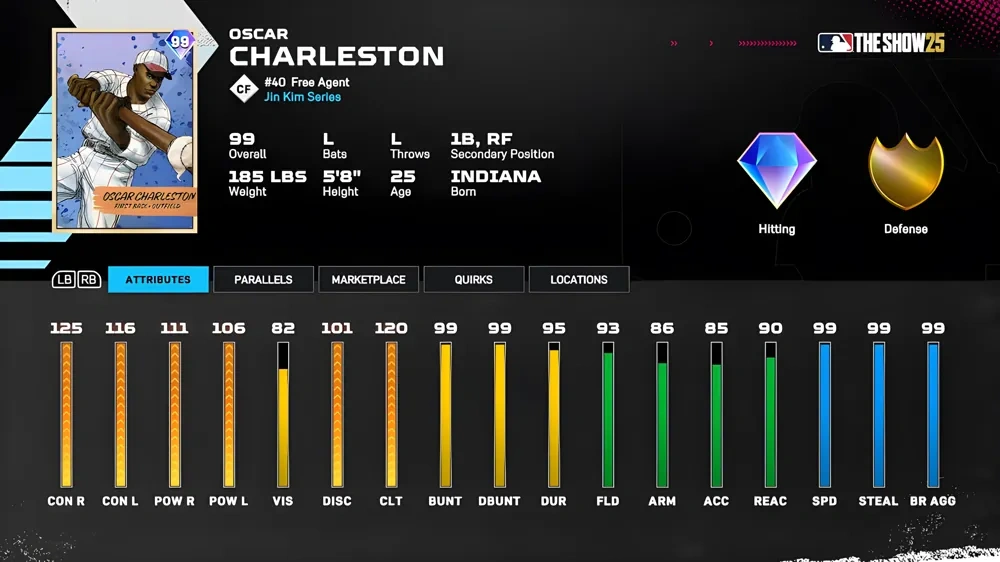
Task: Switch to the Attributes tab
Action: tap(158, 280)
